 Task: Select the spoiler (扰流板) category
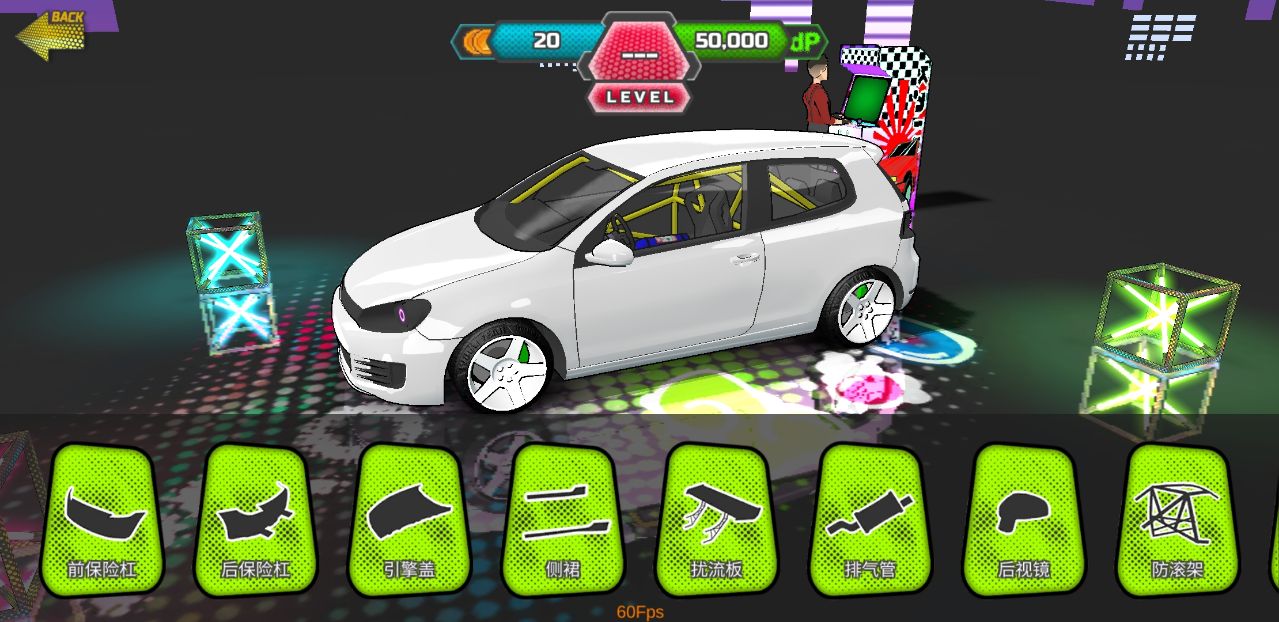[717, 520]
